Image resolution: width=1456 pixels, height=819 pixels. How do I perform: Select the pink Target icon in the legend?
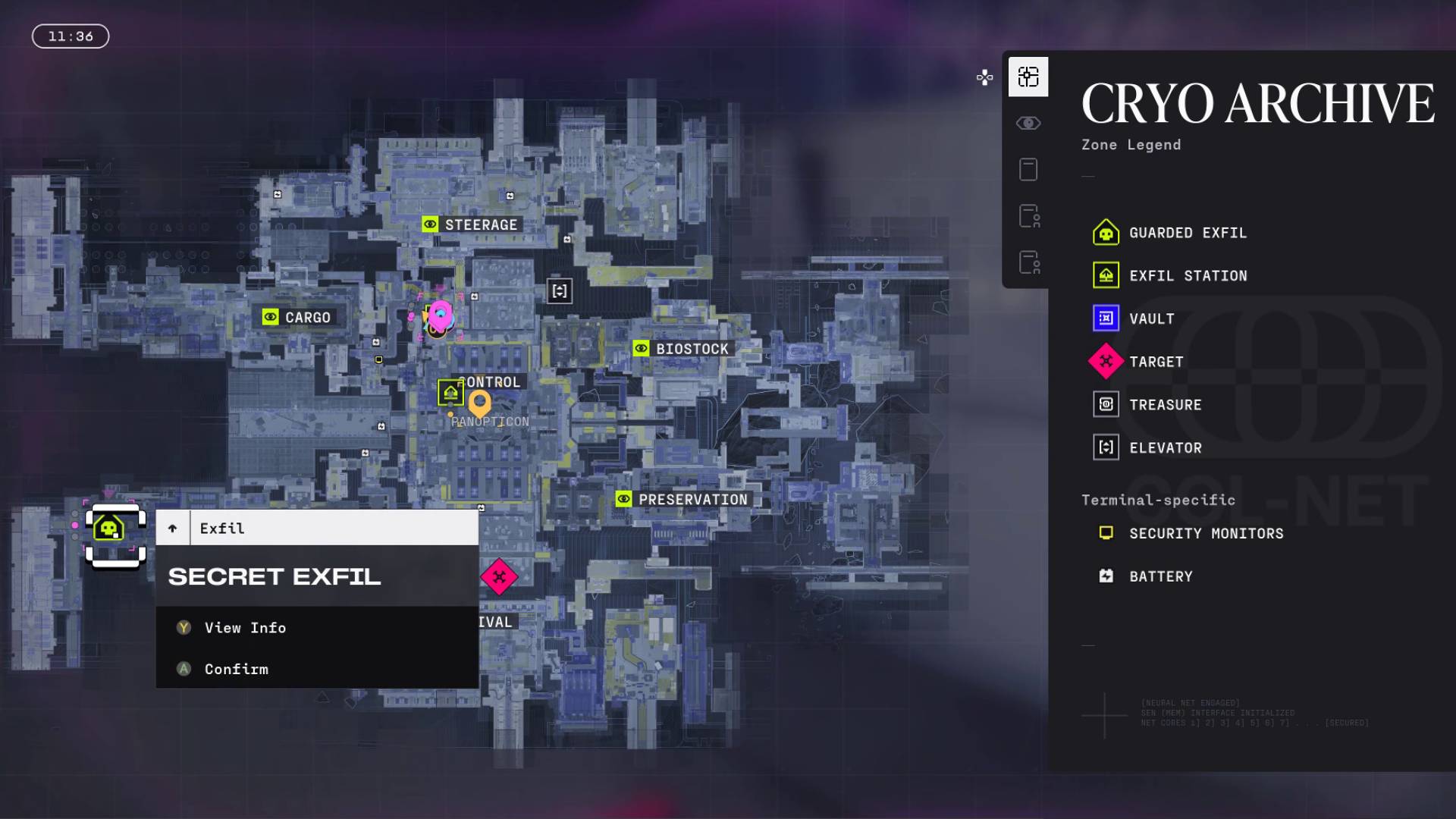point(1106,362)
